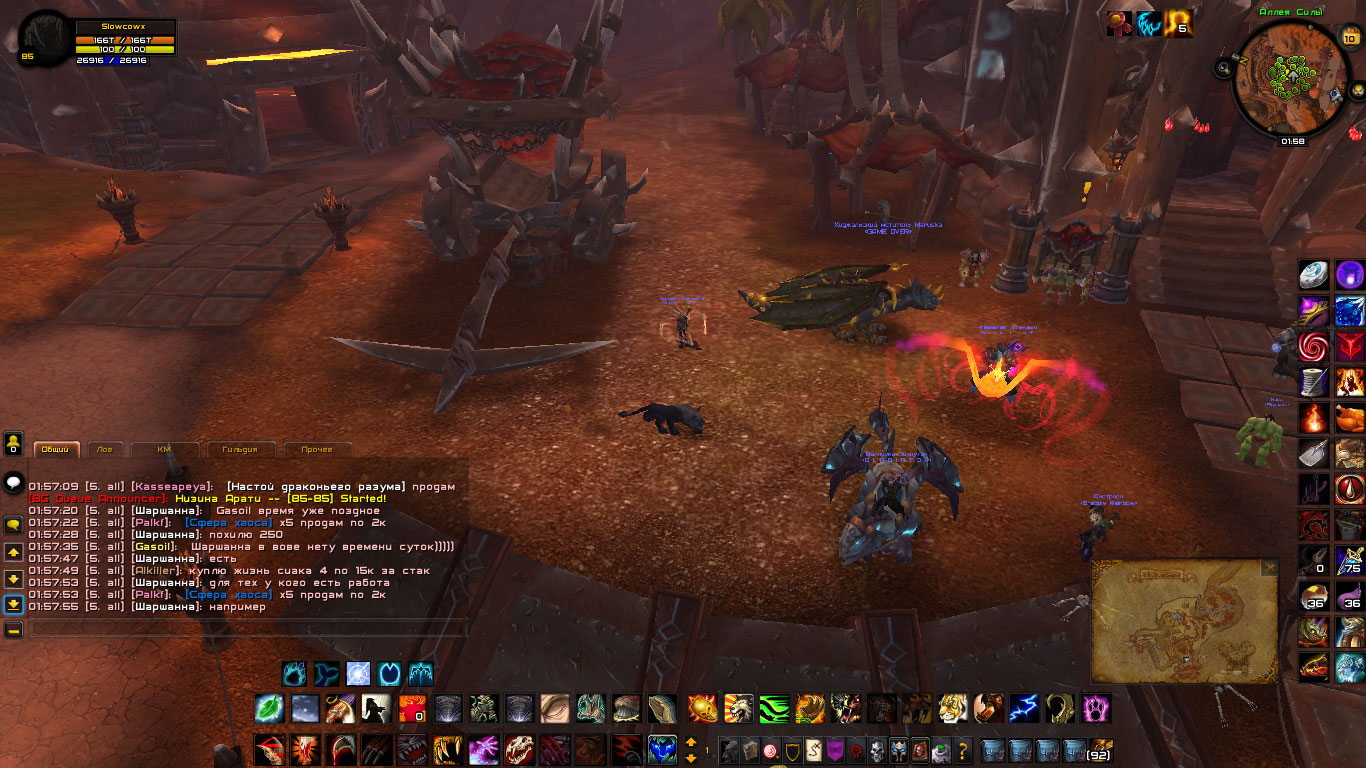This screenshot has width=1366, height=768.
Task: Use the red spiral ability icon
Action: (x=1314, y=346)
